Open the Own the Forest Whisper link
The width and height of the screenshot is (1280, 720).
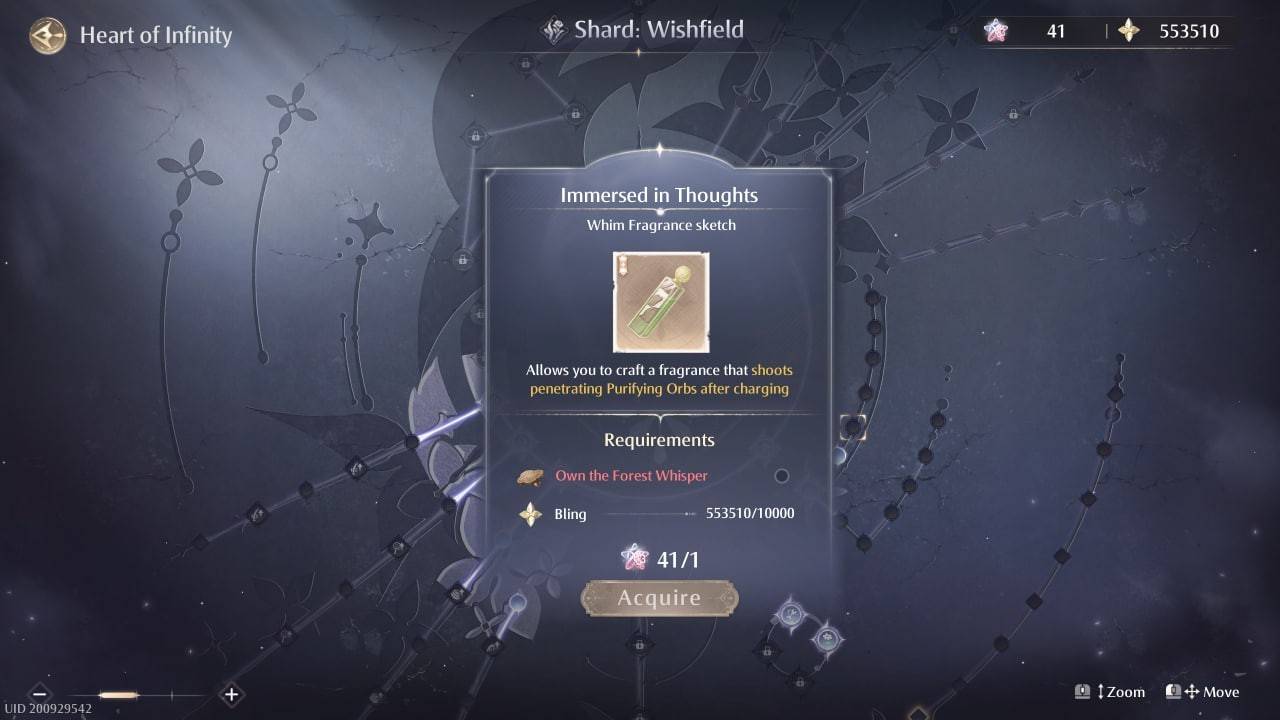(630, 476)
